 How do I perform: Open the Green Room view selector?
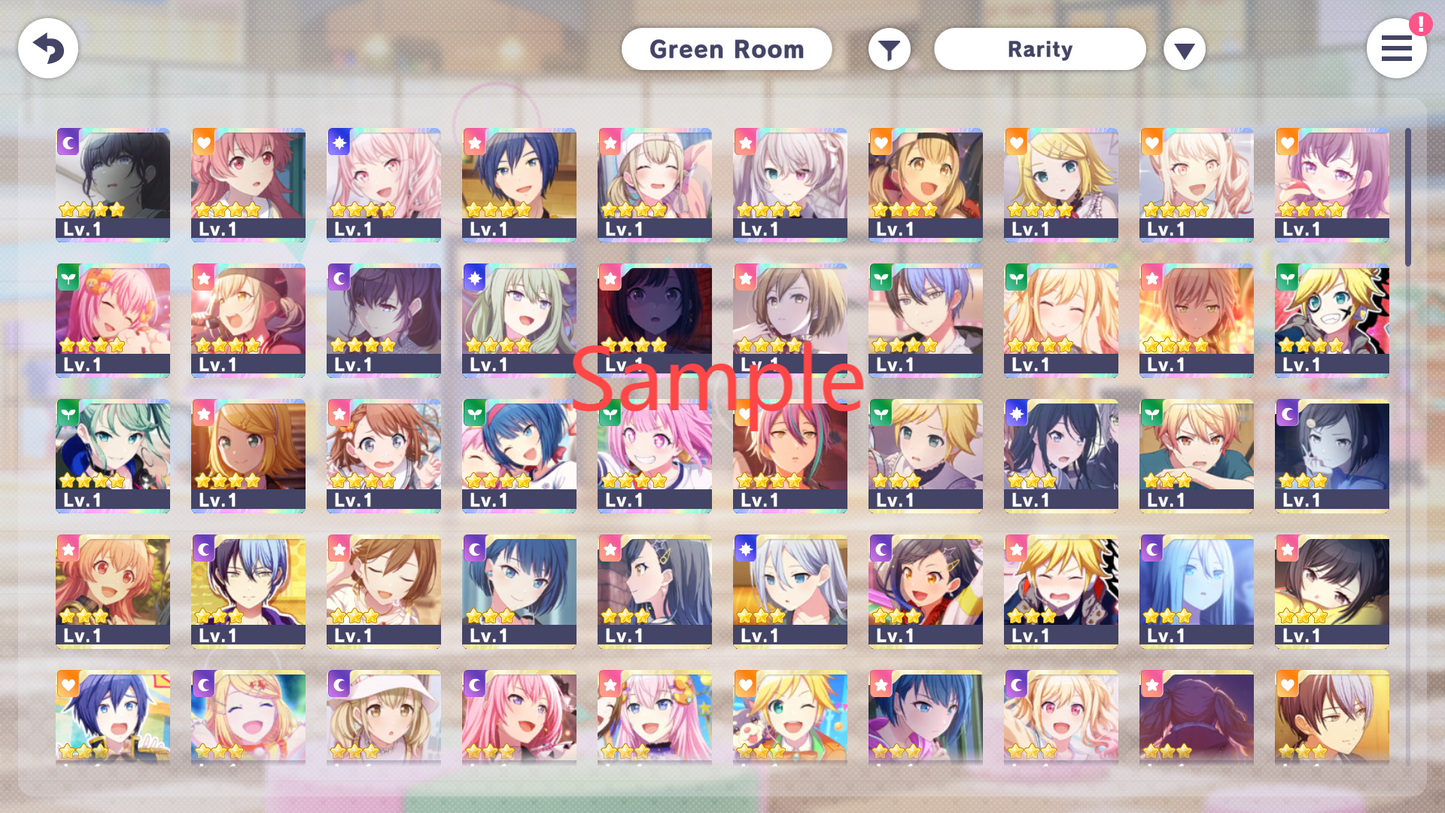(727, 48)
